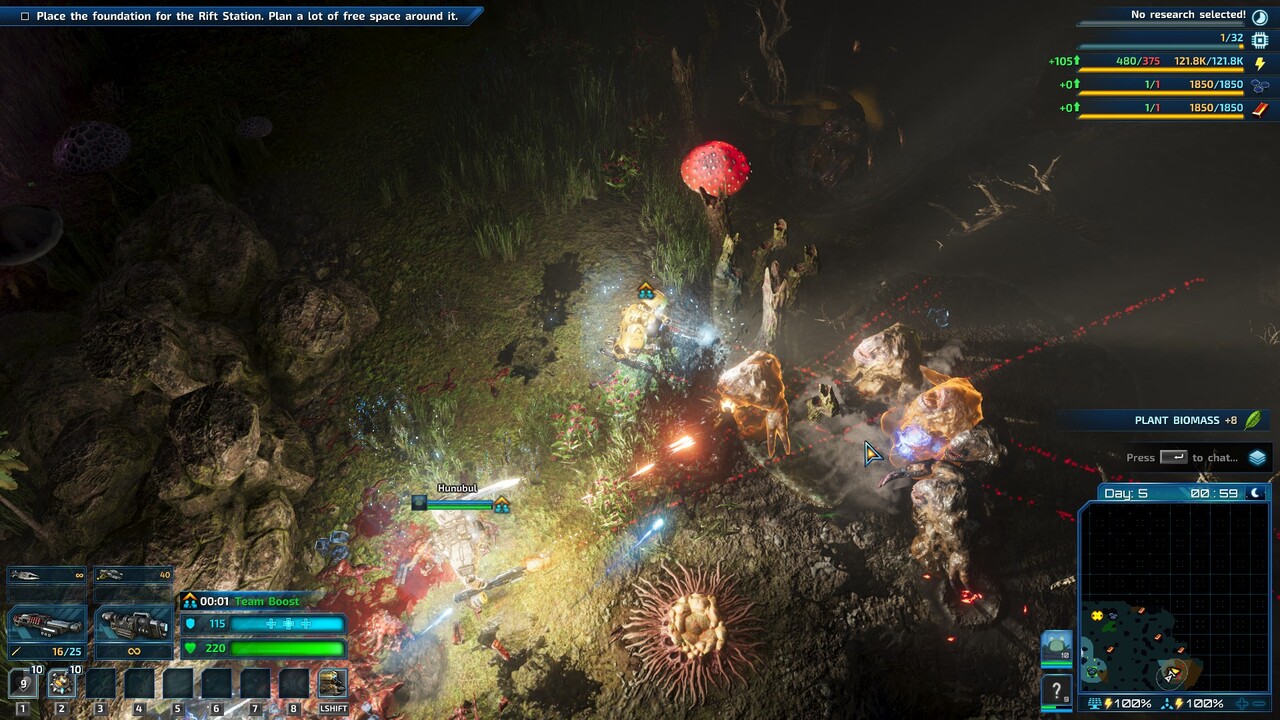Open the minimap
Screen dimensions: 1280x720
pyautogui.click(x=1173, y=597)
